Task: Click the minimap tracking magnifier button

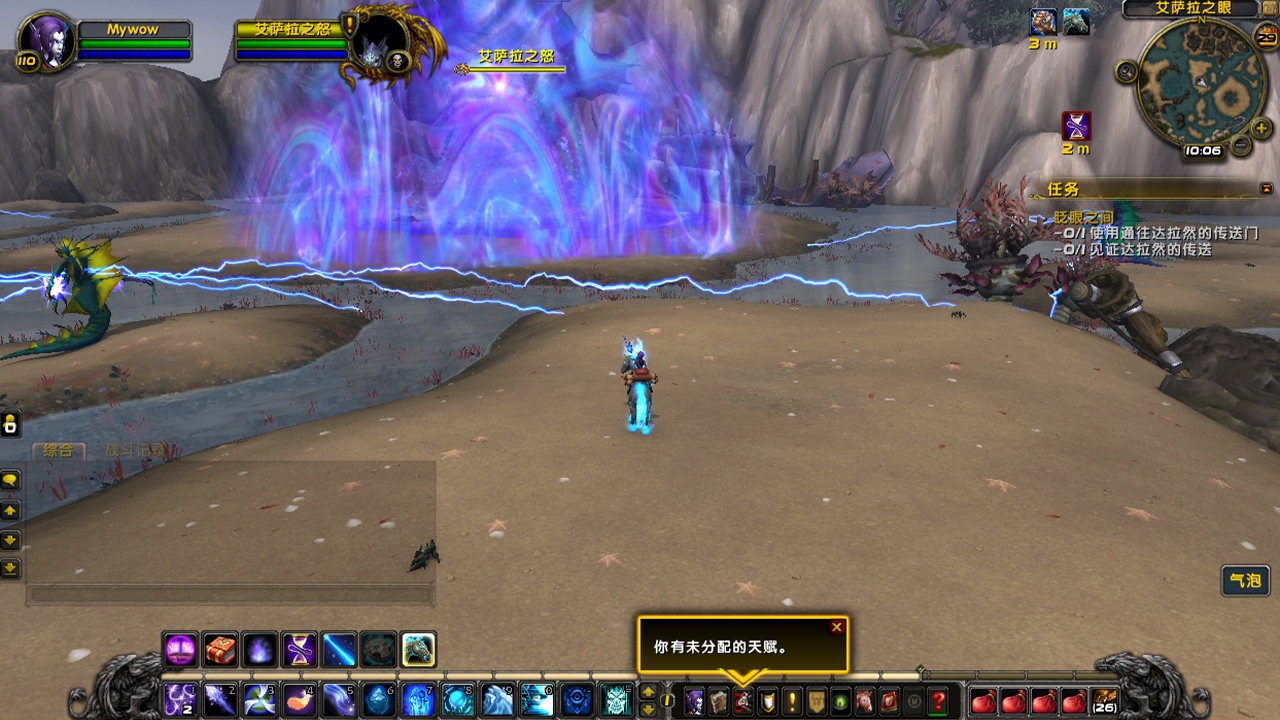Action: tap(1127, 72)
